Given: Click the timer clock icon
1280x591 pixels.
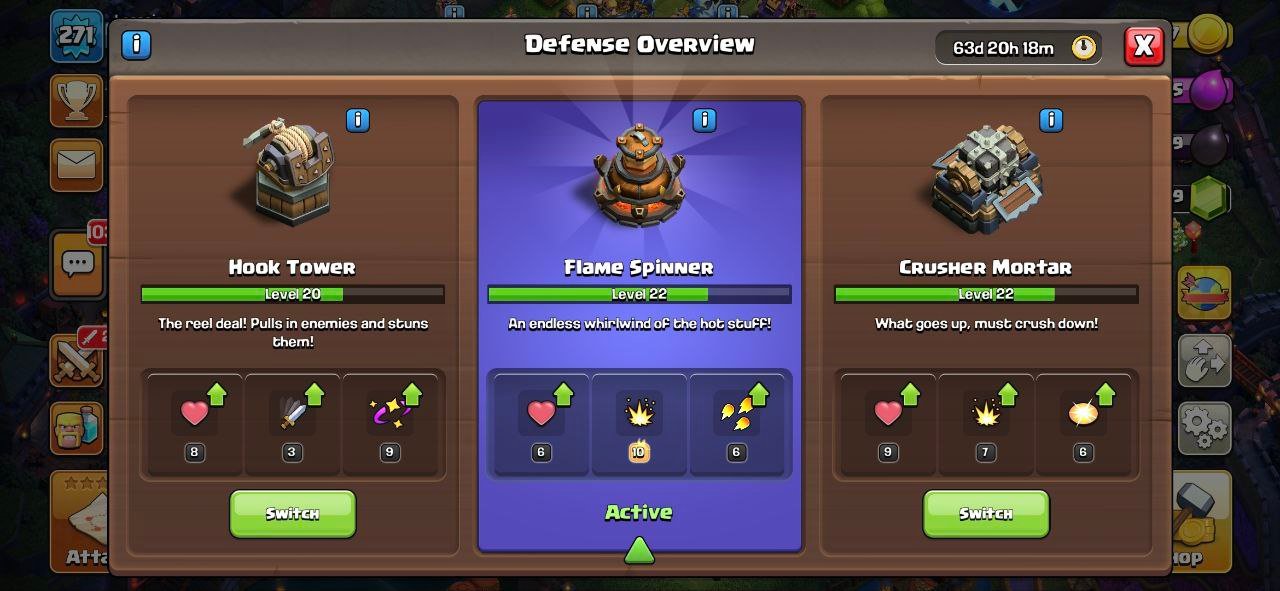Looking at the screenshot, I should [1084, 47].
